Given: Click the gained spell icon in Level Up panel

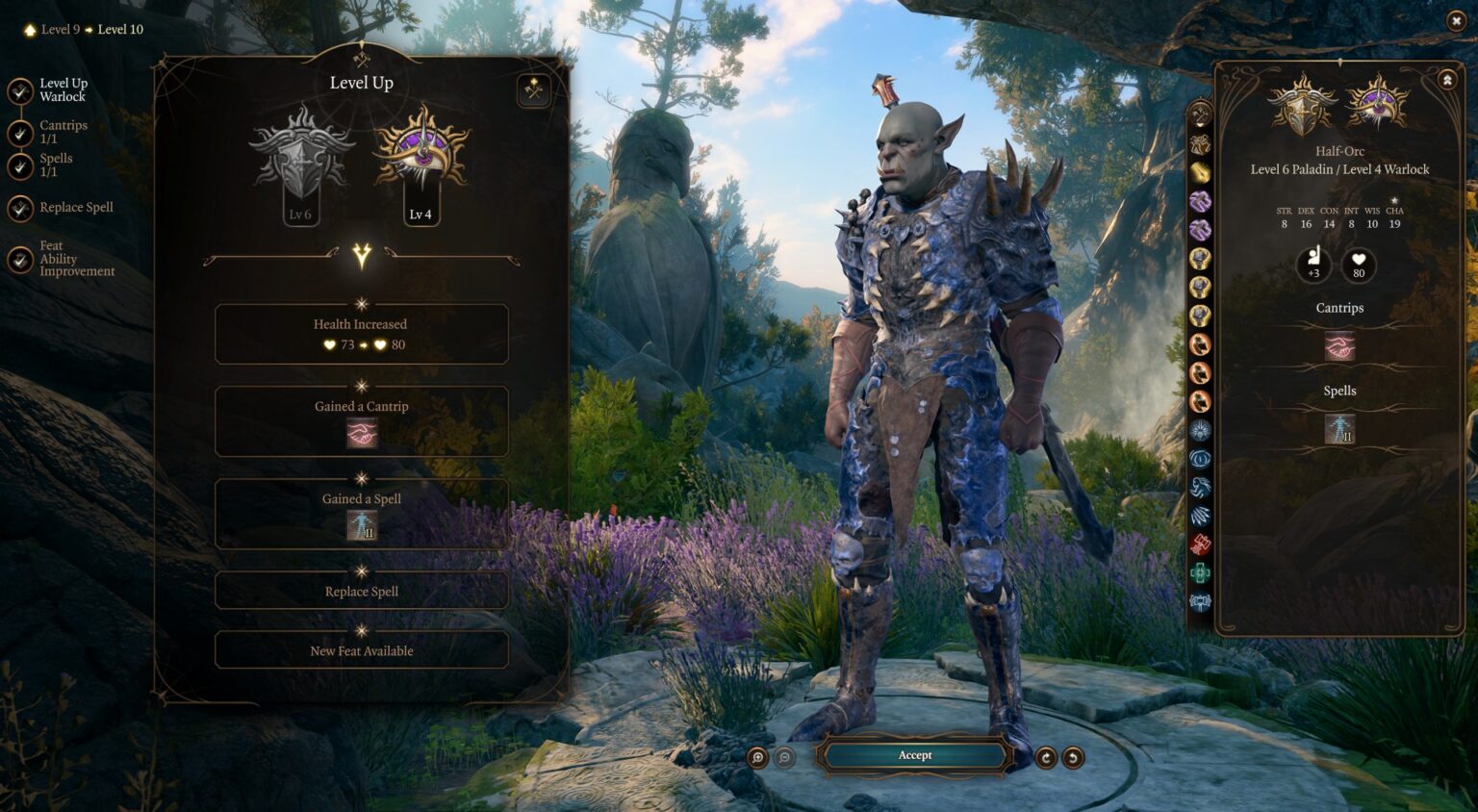Looking at the screenshot, I should pos(362,525).
